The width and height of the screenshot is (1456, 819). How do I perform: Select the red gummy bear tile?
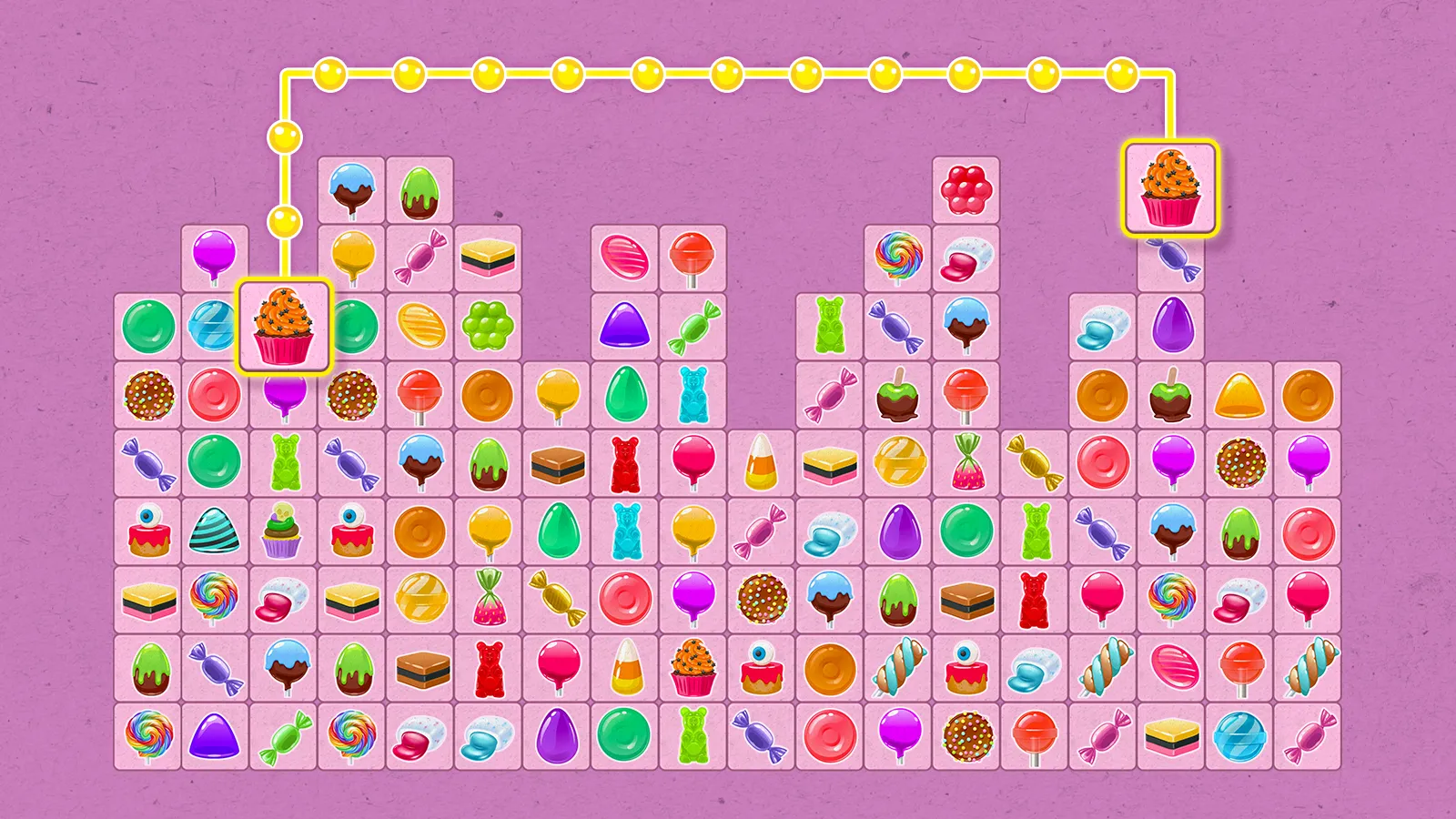[625, 464]
